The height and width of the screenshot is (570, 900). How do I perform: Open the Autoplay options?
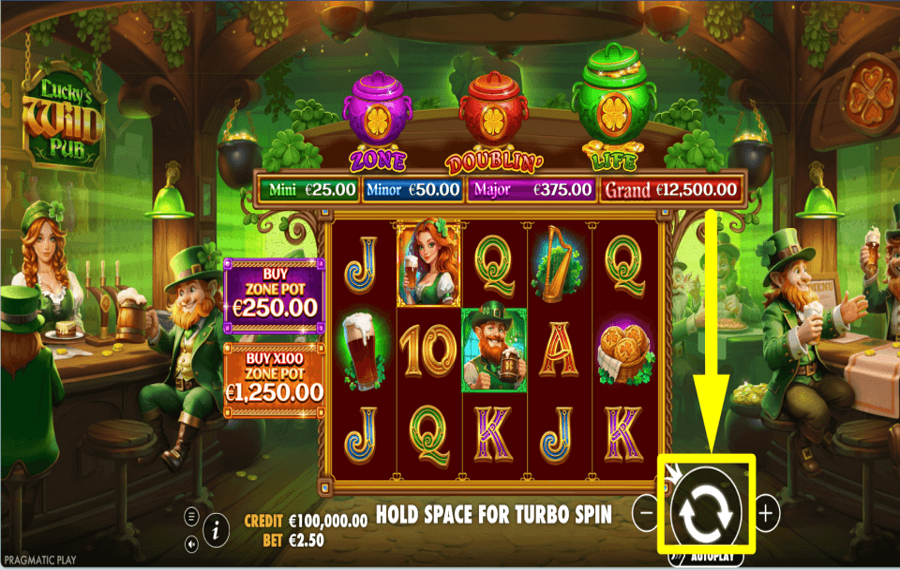pos(711,555)
